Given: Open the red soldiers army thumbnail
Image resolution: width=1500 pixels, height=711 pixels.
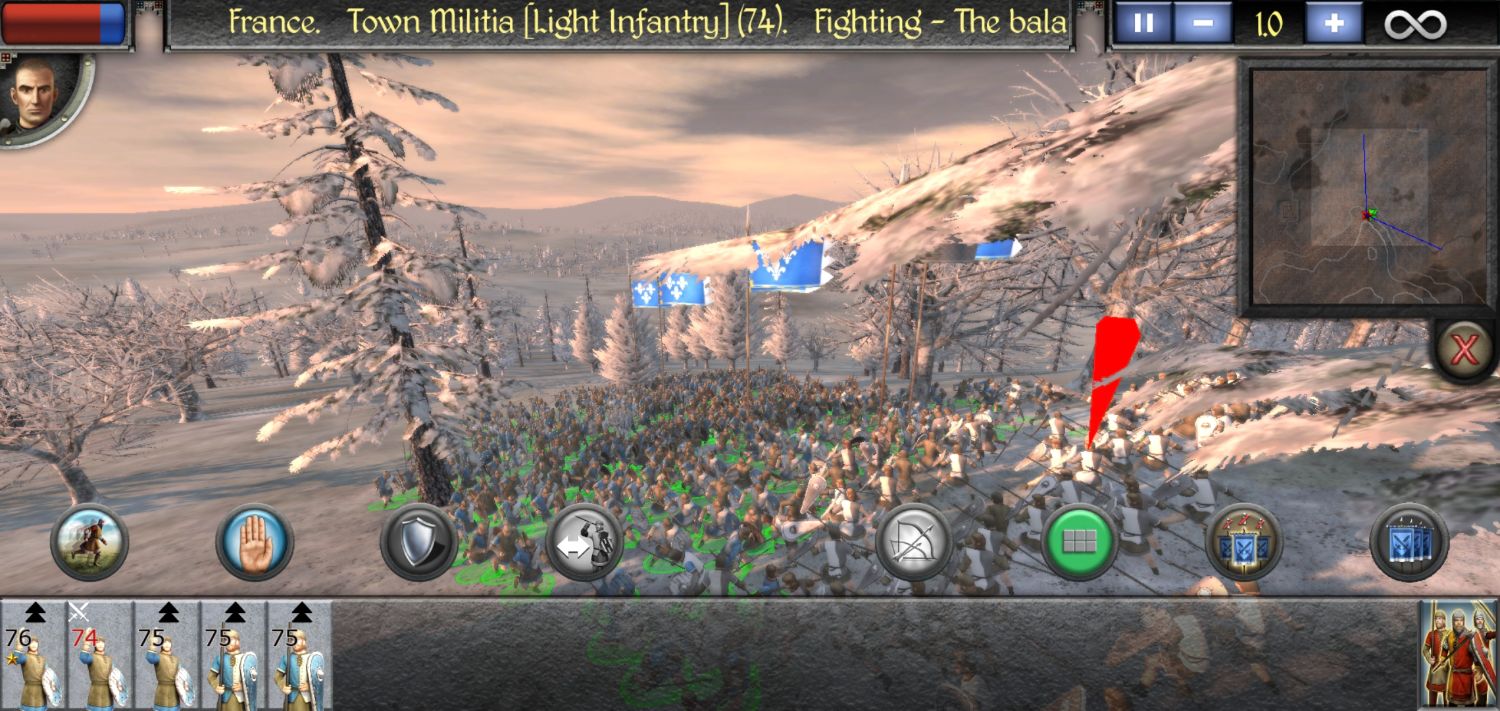Looking at the screenshot, I should (1458, 655).
